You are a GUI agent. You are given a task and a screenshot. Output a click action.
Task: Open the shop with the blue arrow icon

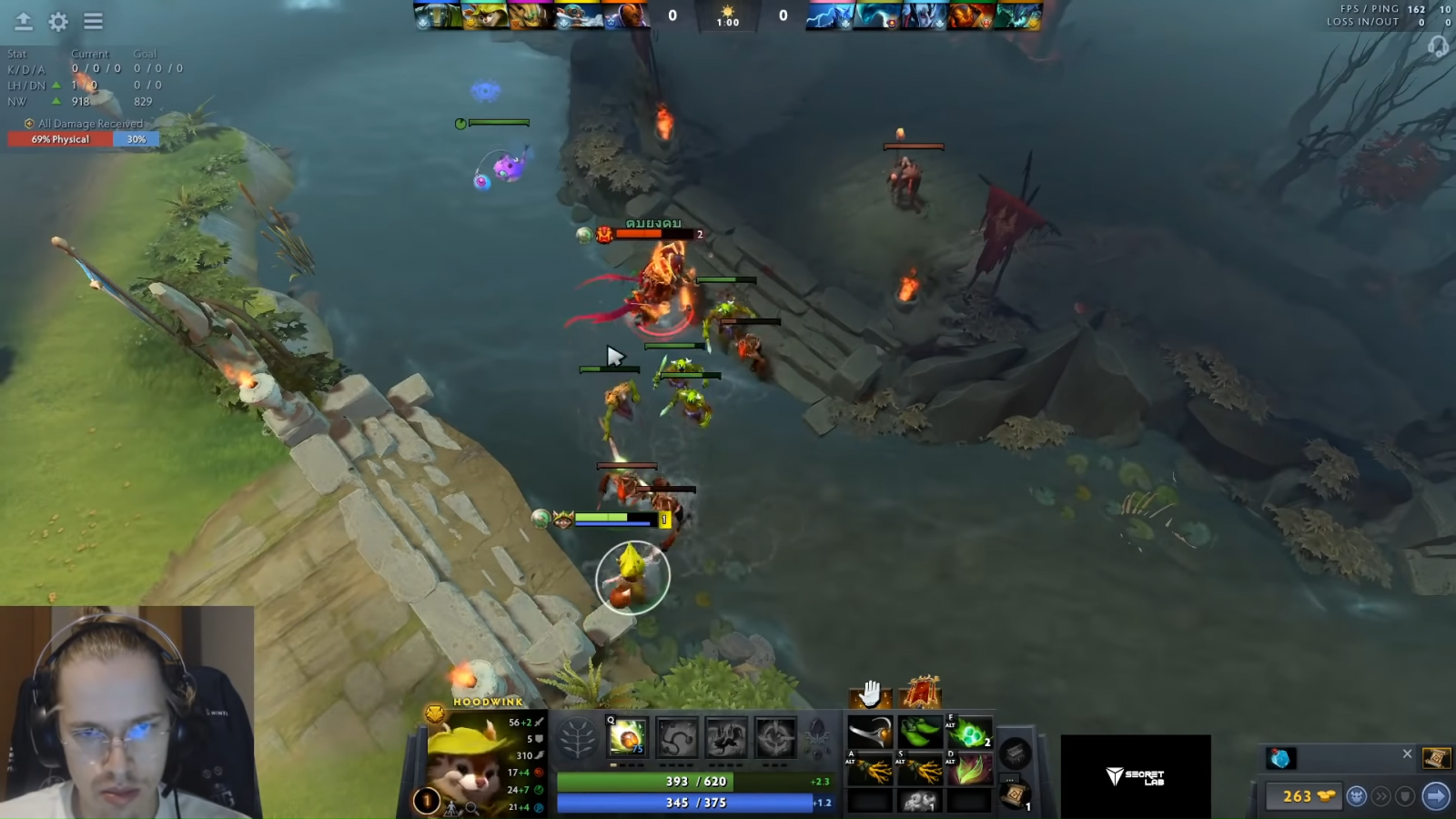pyautogui.click(x=1435, y=795)
